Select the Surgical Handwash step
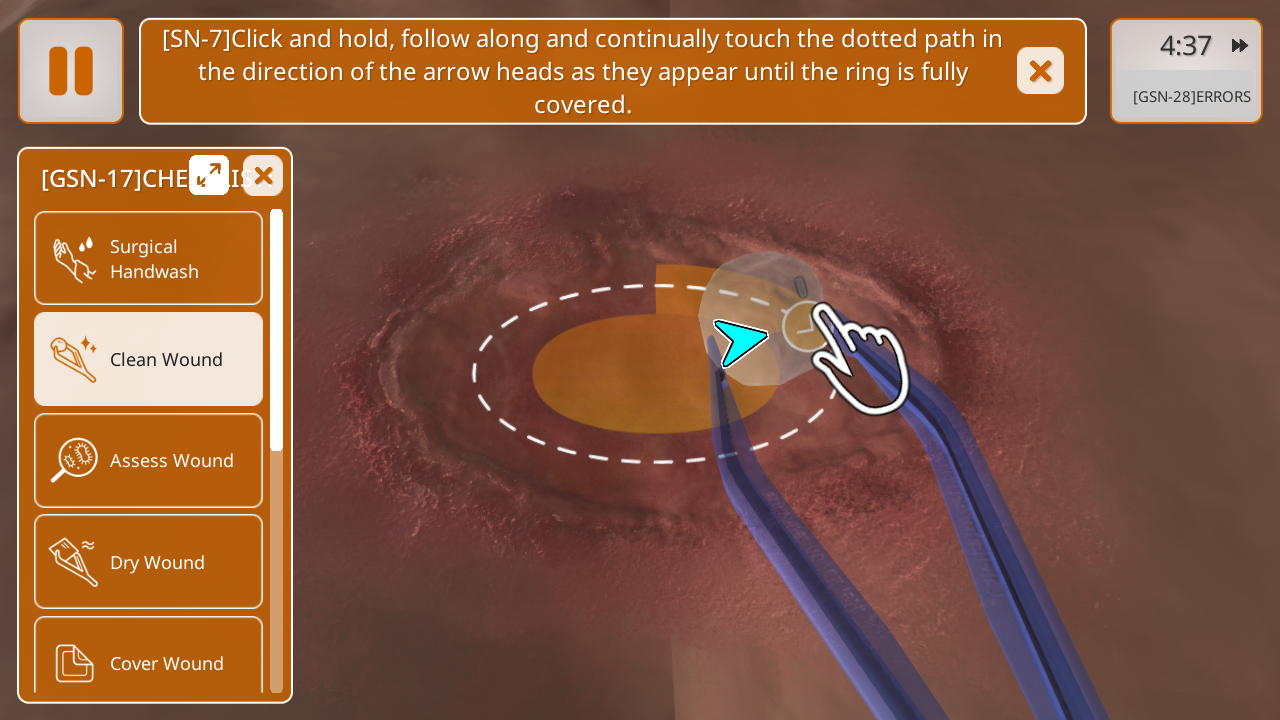Image resolution: width=1280 pixels, height=720 pixels. [x=149, y=258]
